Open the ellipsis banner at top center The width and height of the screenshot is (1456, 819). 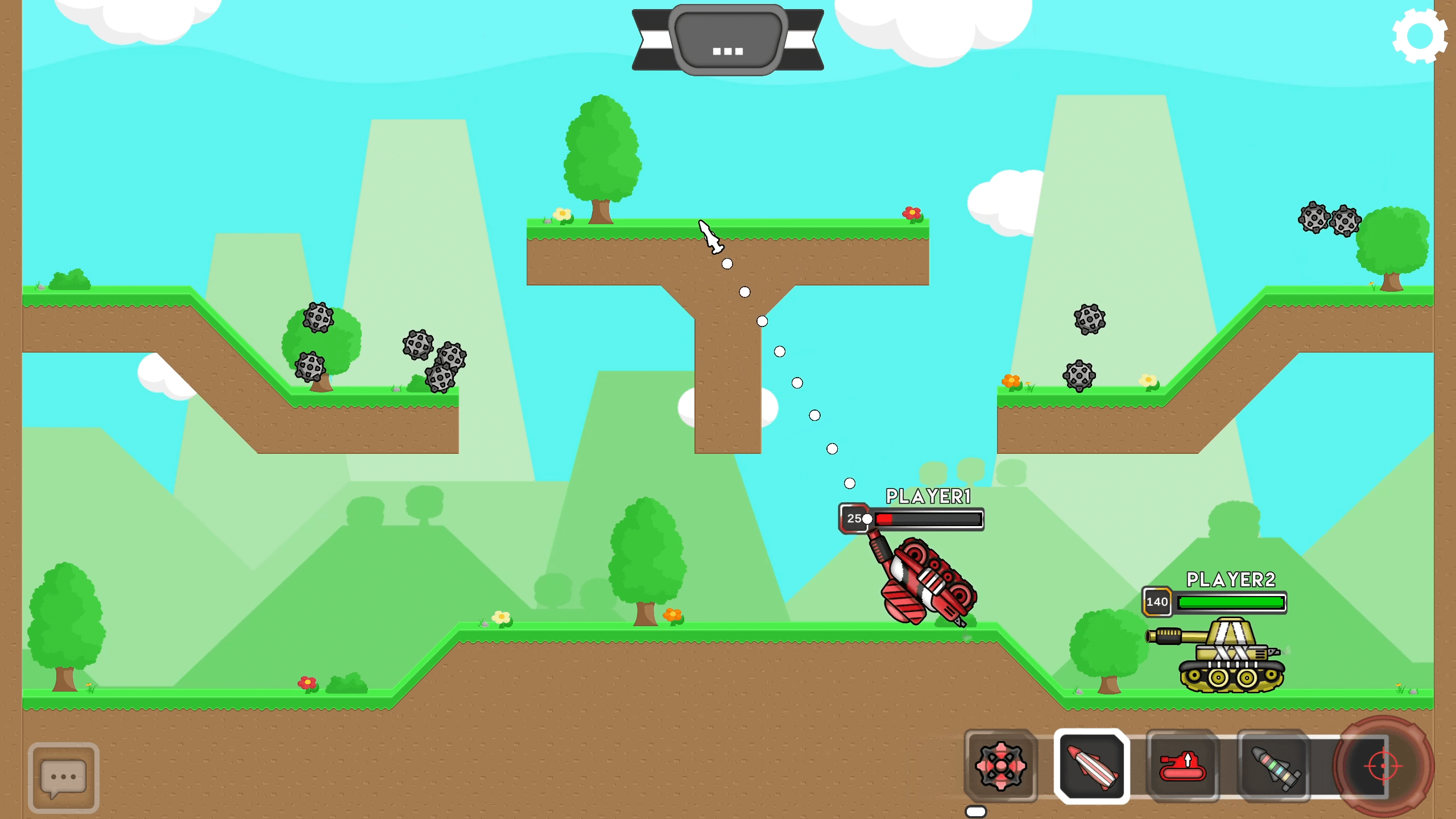click(727, 40)
